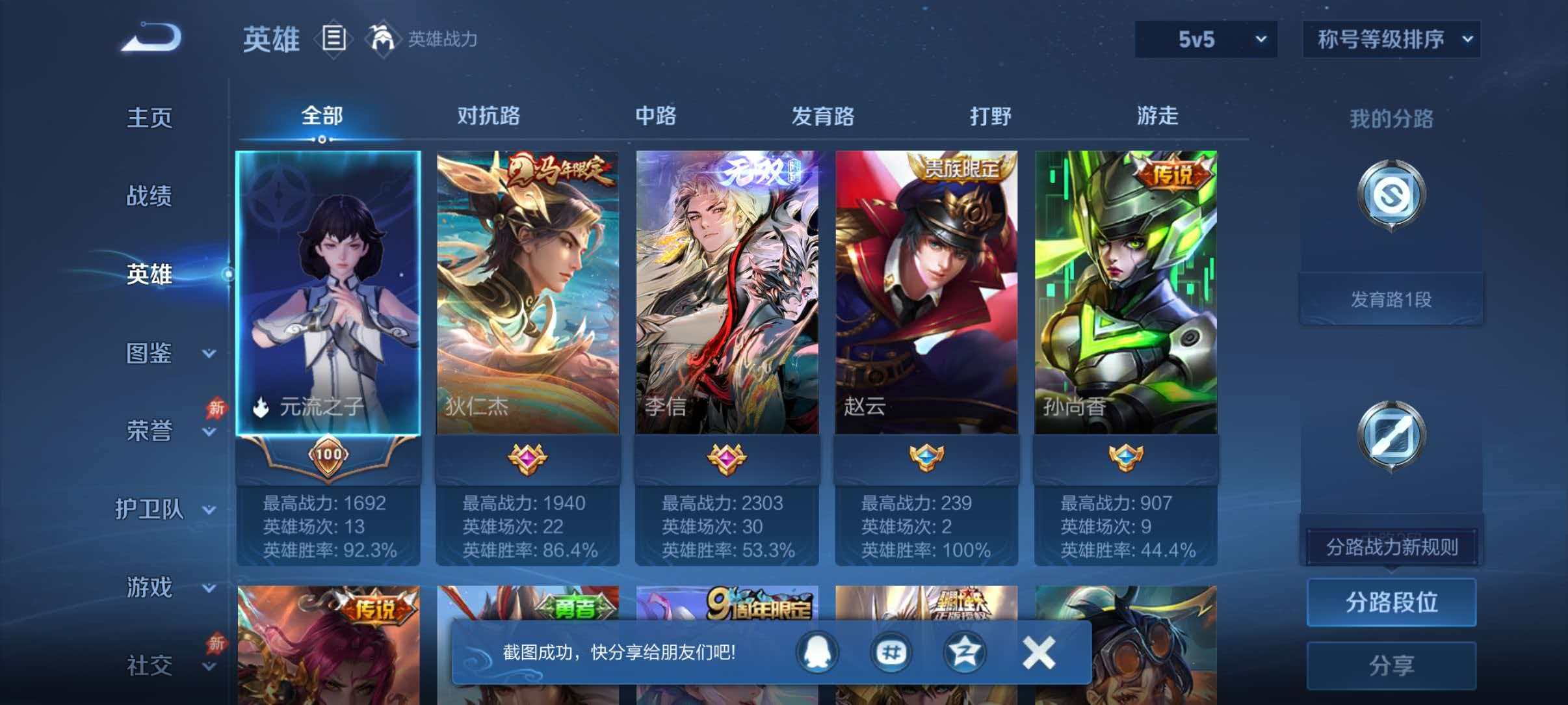This screenshot has height=705, width=1568.
Task: Open 英雄战力 via the helmet icon
Action: pyautogui.click(x=384, y=39)
